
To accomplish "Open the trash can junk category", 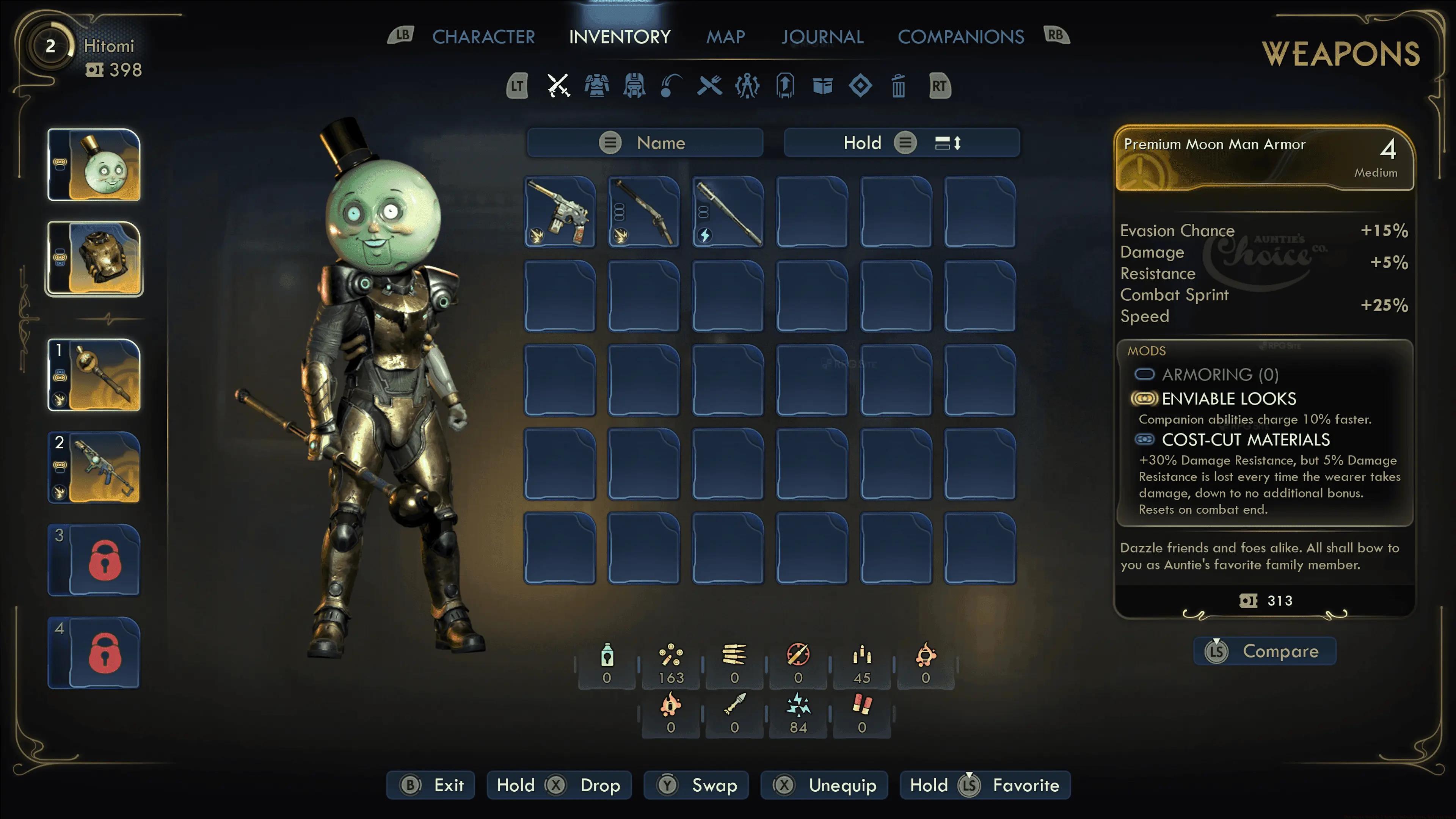I will click(898, 86).
